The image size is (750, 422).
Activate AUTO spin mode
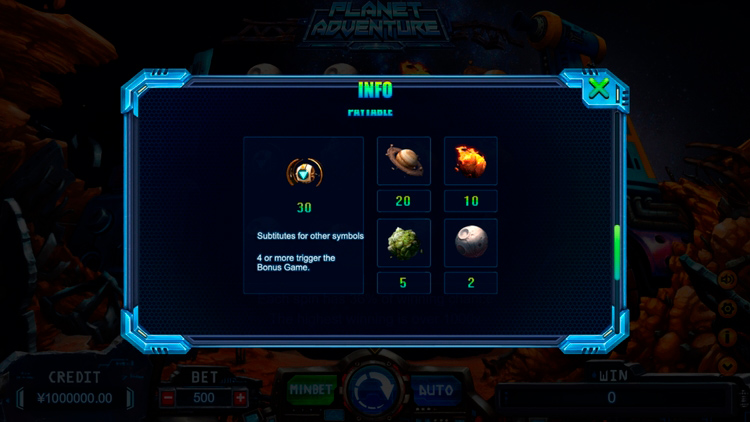pos(435,389)
